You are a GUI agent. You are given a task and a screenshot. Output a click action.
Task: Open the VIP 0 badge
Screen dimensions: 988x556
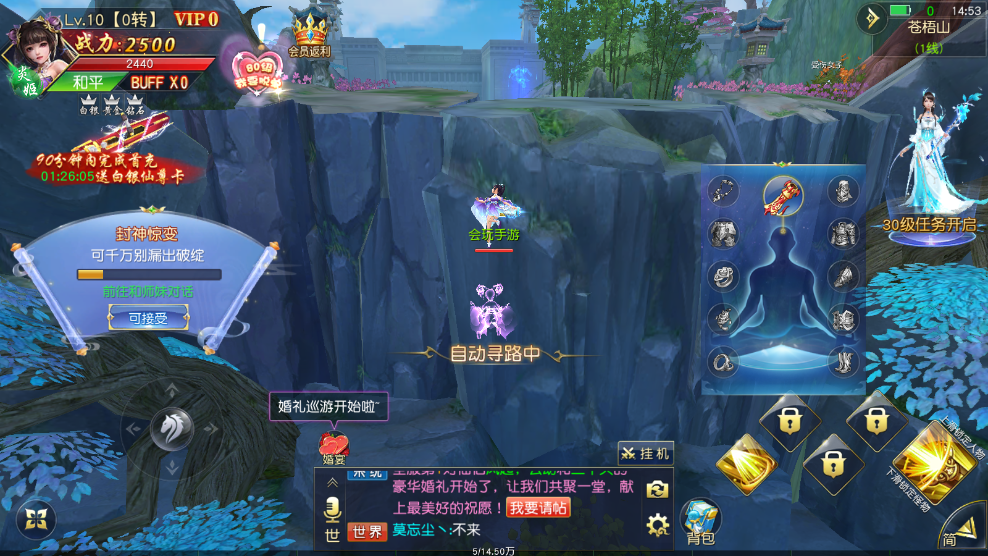196,19
